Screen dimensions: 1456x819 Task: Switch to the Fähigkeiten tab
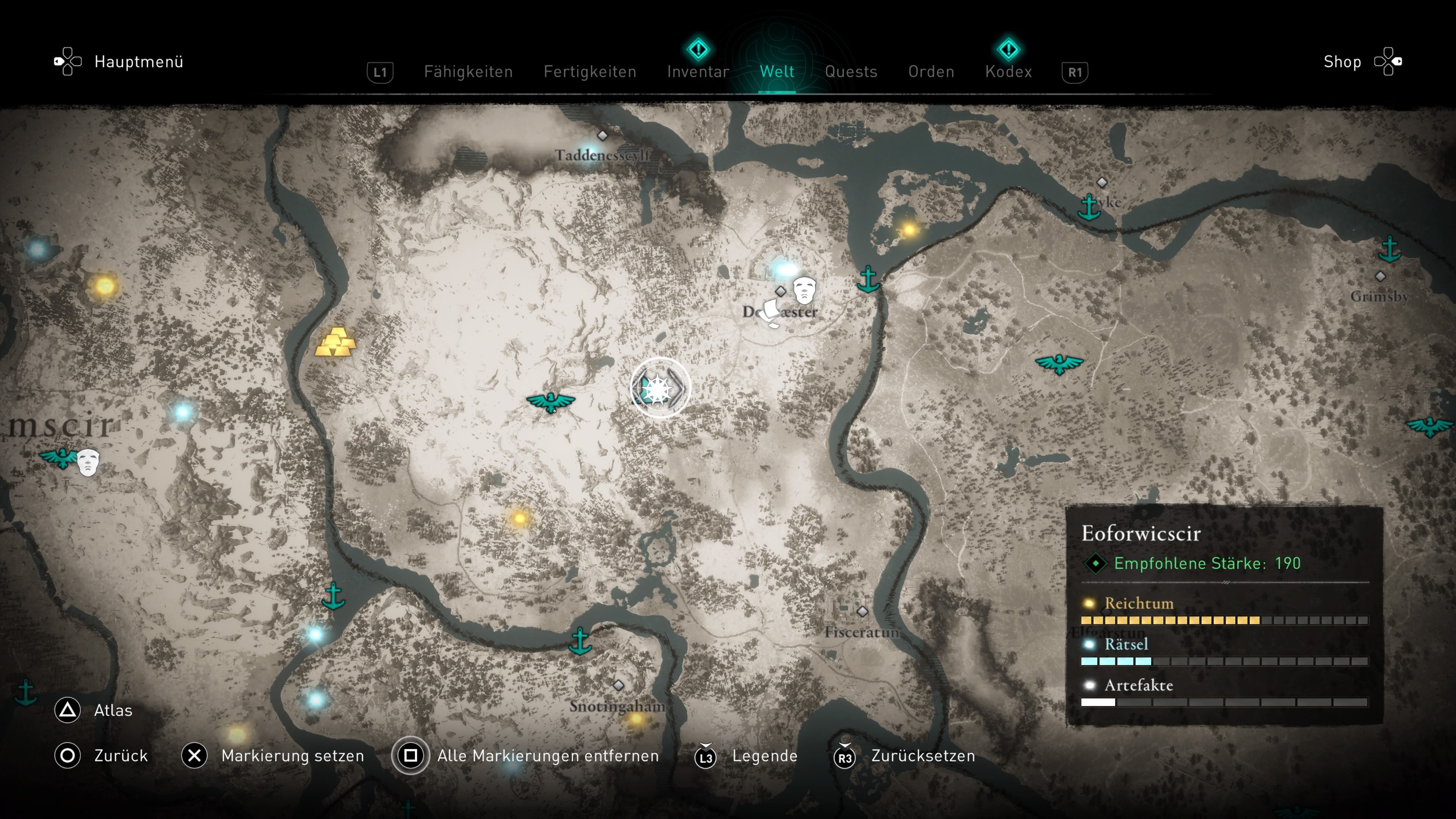(x=468, y=72)
